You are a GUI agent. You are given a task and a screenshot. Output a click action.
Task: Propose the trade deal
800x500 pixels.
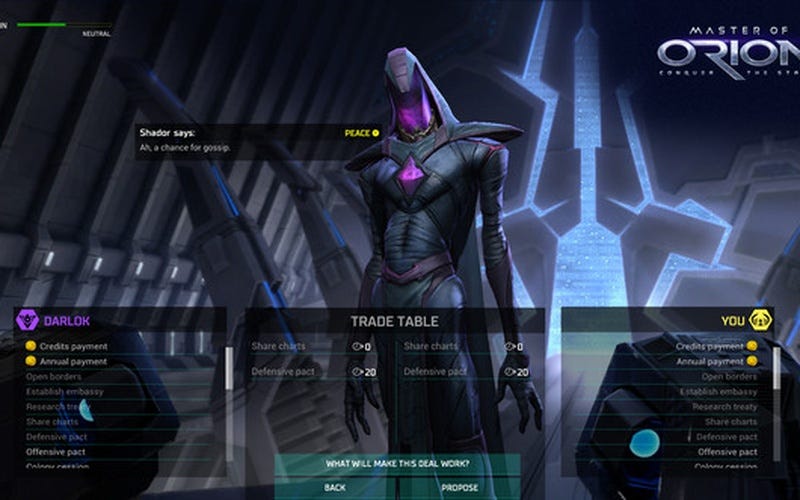[460, 488]
